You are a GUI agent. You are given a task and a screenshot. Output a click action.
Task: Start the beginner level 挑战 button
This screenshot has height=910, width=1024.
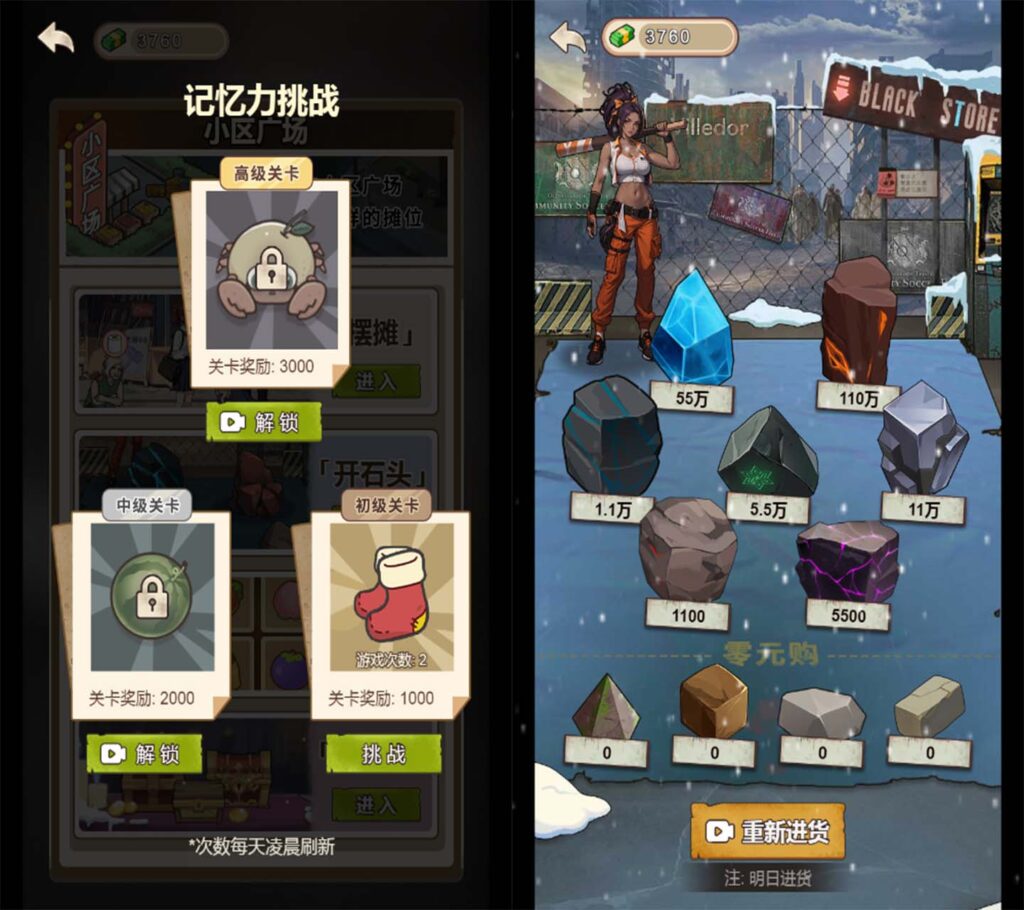click(x=383, y=754)
